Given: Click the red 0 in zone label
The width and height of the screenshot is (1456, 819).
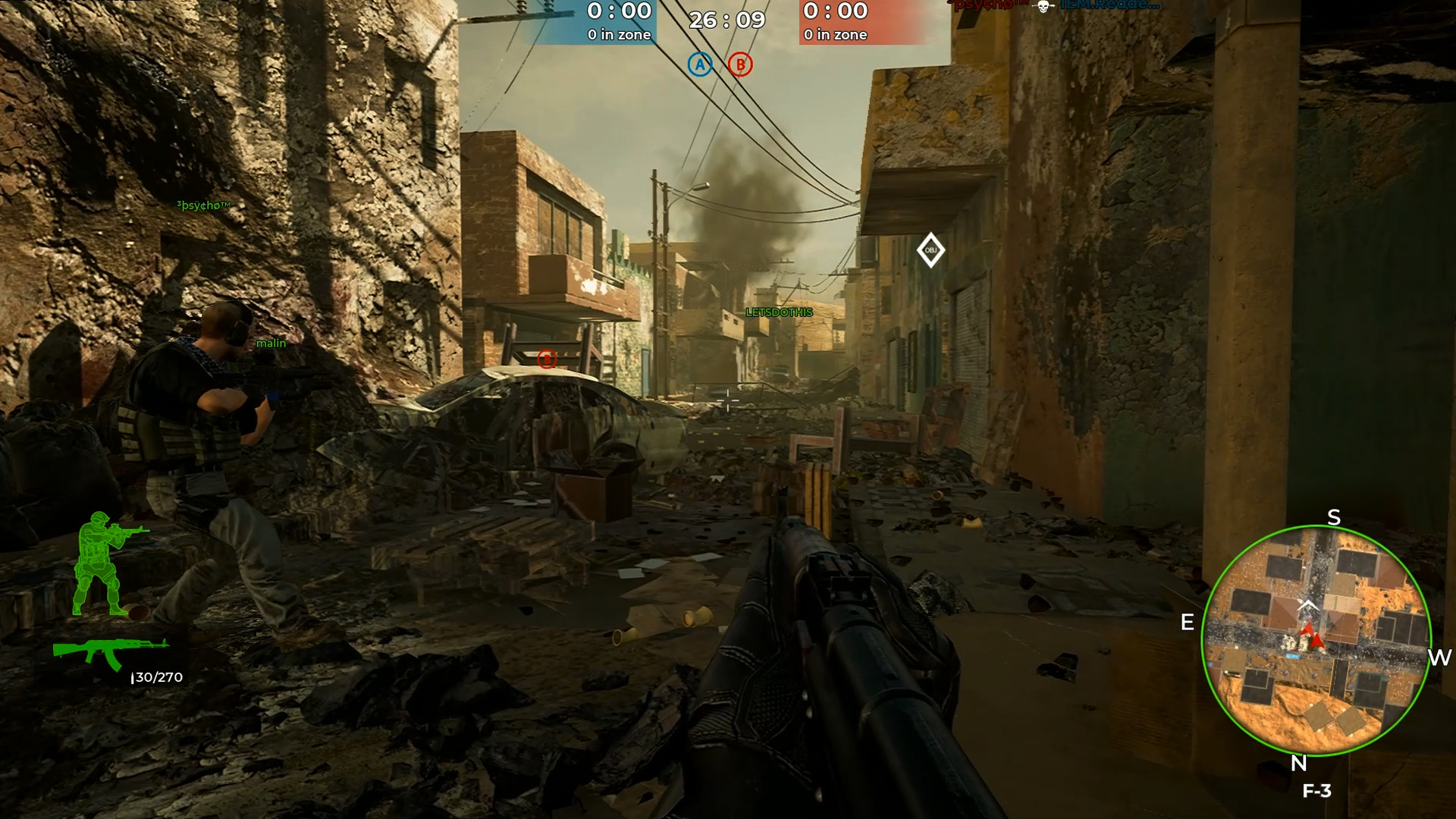Looking at the screenshot, I should point(834,34).
